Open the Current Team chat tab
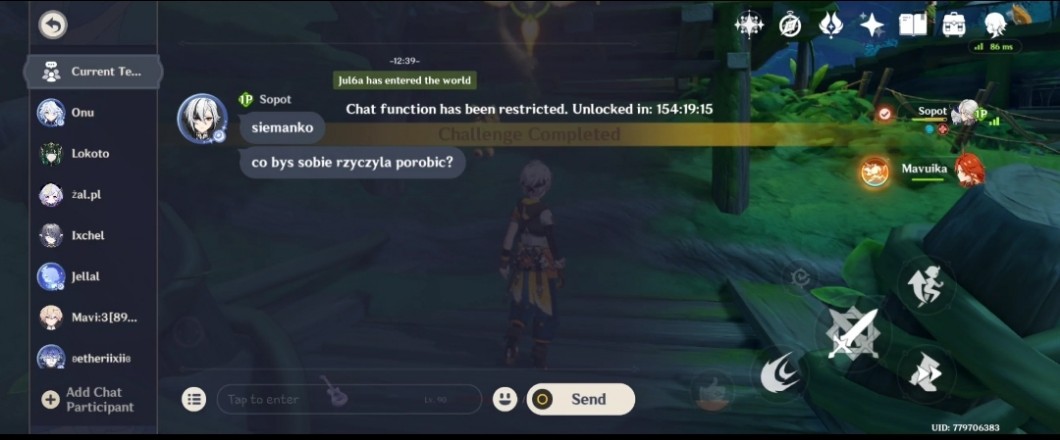This screenshot has width=1060, height=440. [91, 72]
